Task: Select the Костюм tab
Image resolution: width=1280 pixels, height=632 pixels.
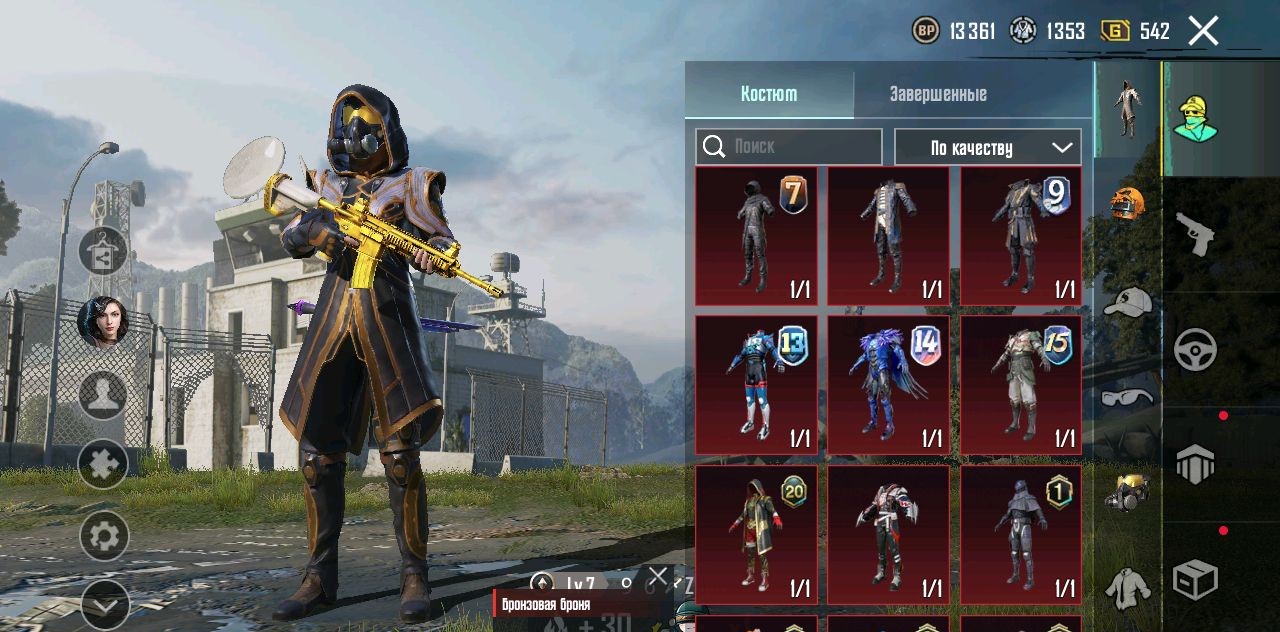Action: (769, 94)
